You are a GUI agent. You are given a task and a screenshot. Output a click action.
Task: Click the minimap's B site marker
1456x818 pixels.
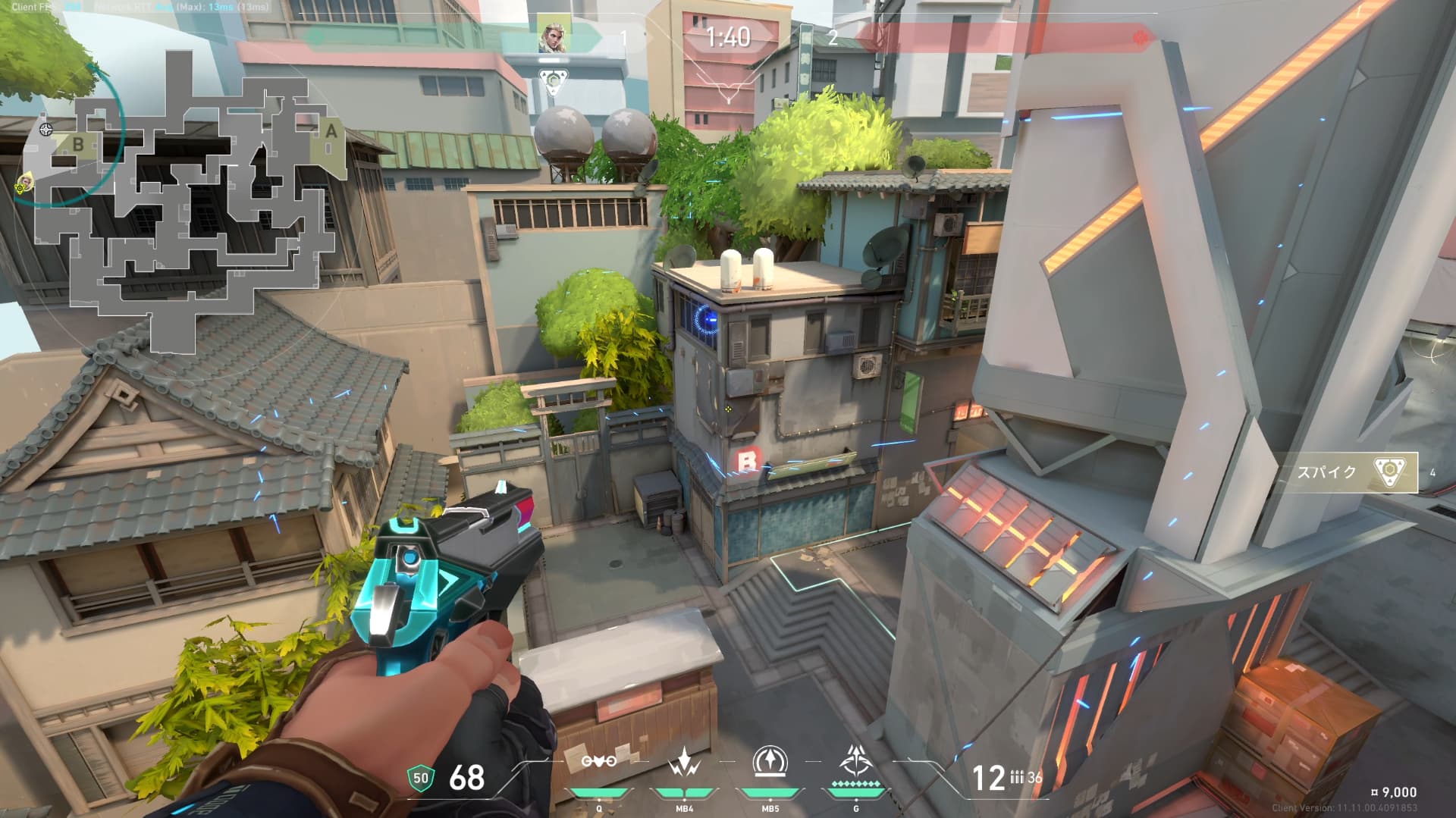point(78,143)
